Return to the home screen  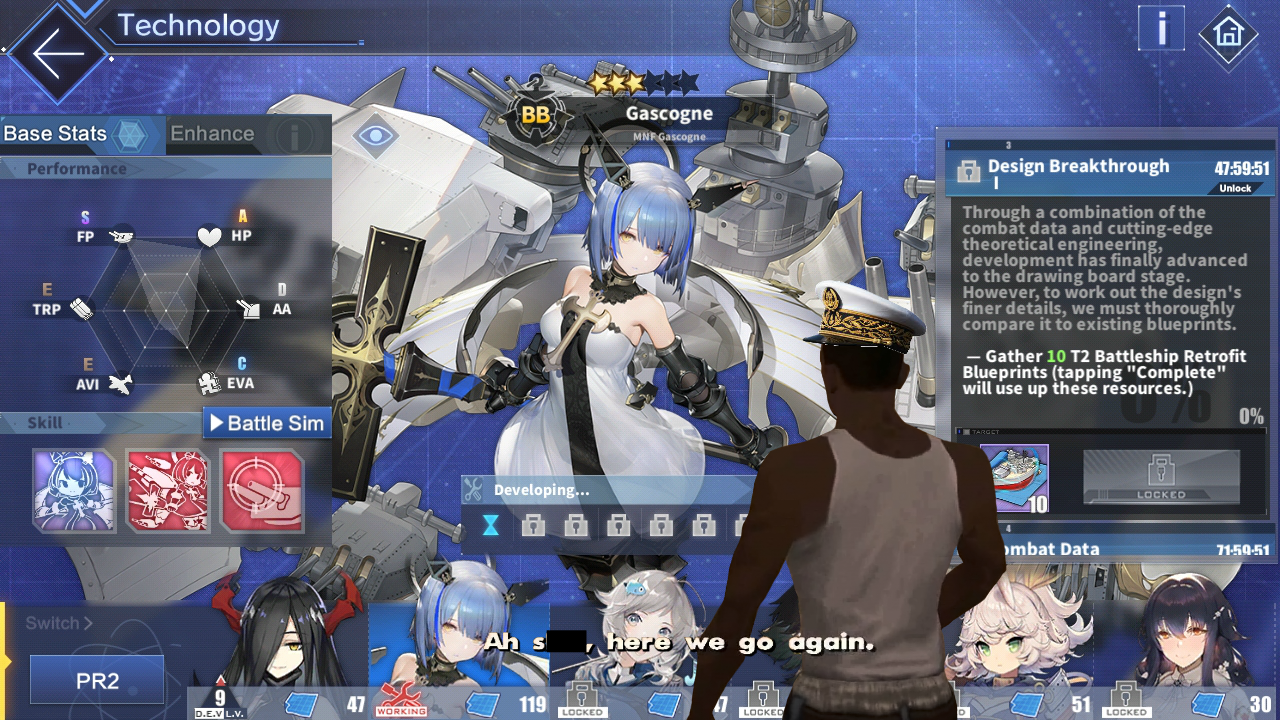(x=1228, y=34)
